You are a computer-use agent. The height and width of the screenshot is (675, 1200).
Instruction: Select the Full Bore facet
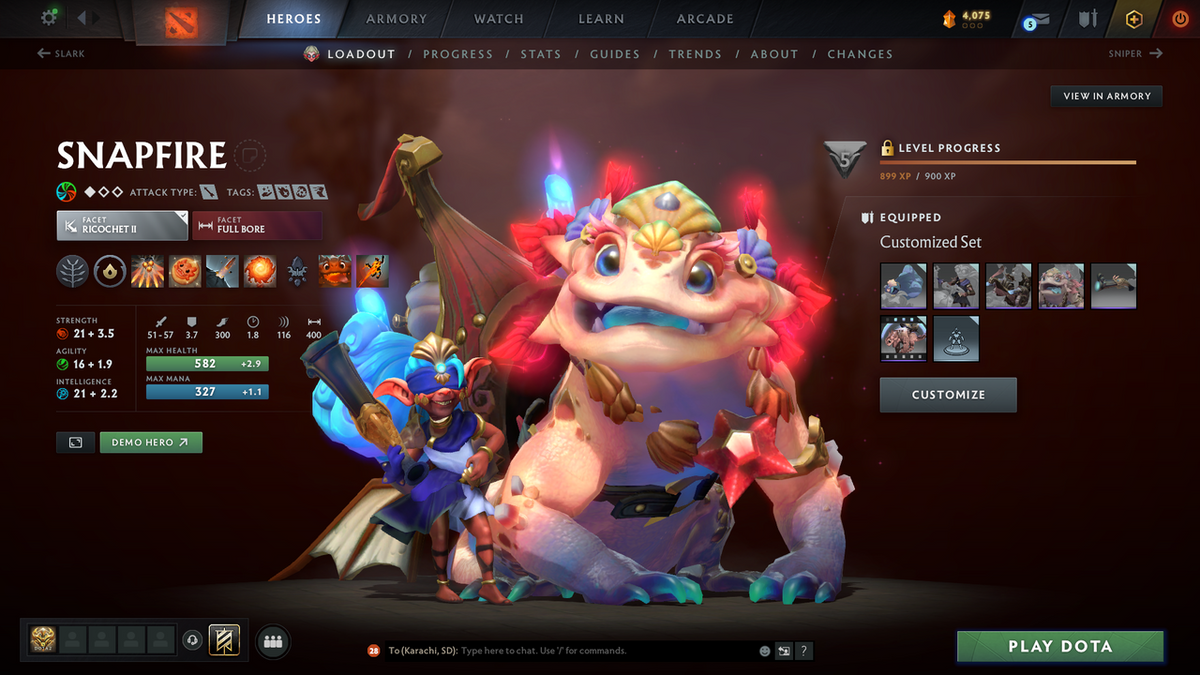[257, 225]
